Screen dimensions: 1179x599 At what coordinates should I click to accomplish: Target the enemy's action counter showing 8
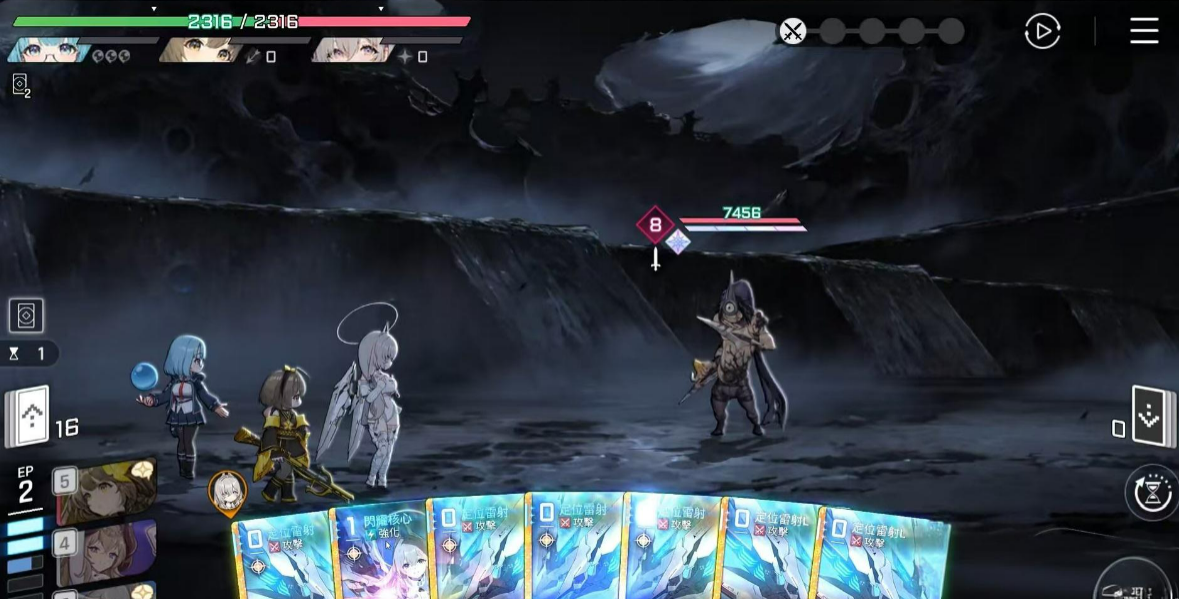click(655, 225)
